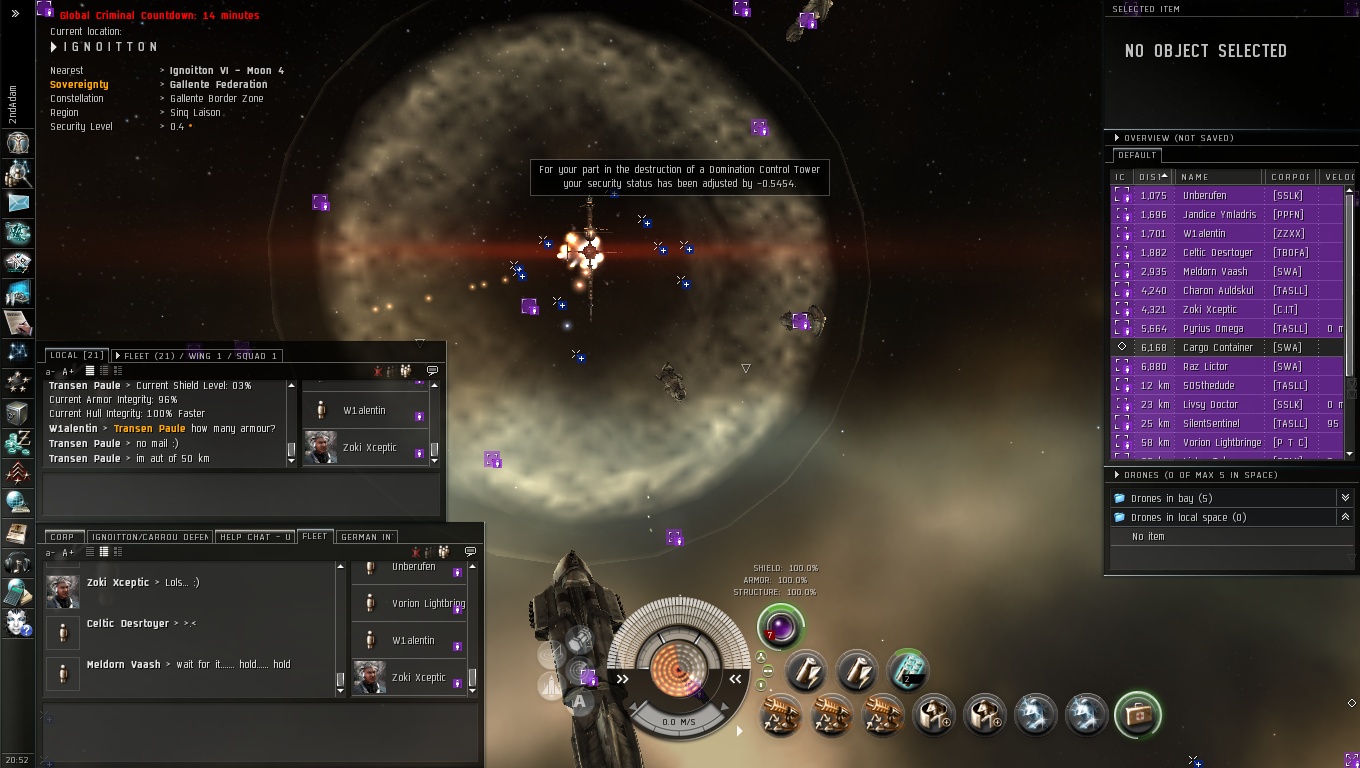The height and width of the screenshot is (768, 1360).
Task: Open the Default overview tab
Action: coord(1137,156)
